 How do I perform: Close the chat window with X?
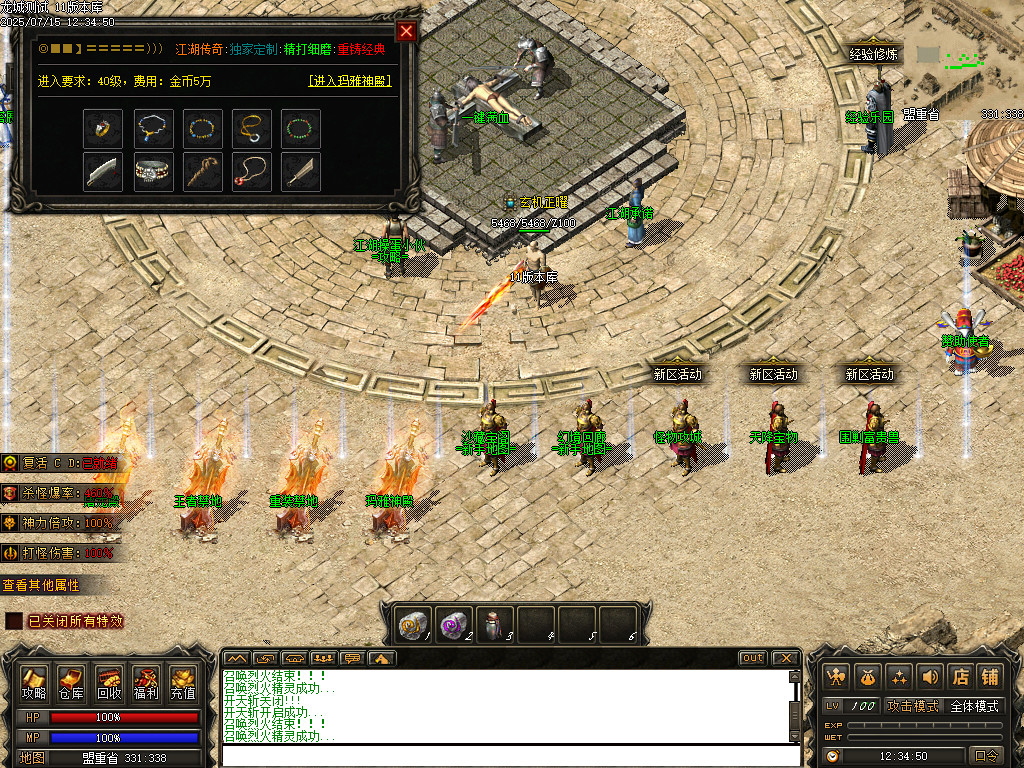coord(785,658)
